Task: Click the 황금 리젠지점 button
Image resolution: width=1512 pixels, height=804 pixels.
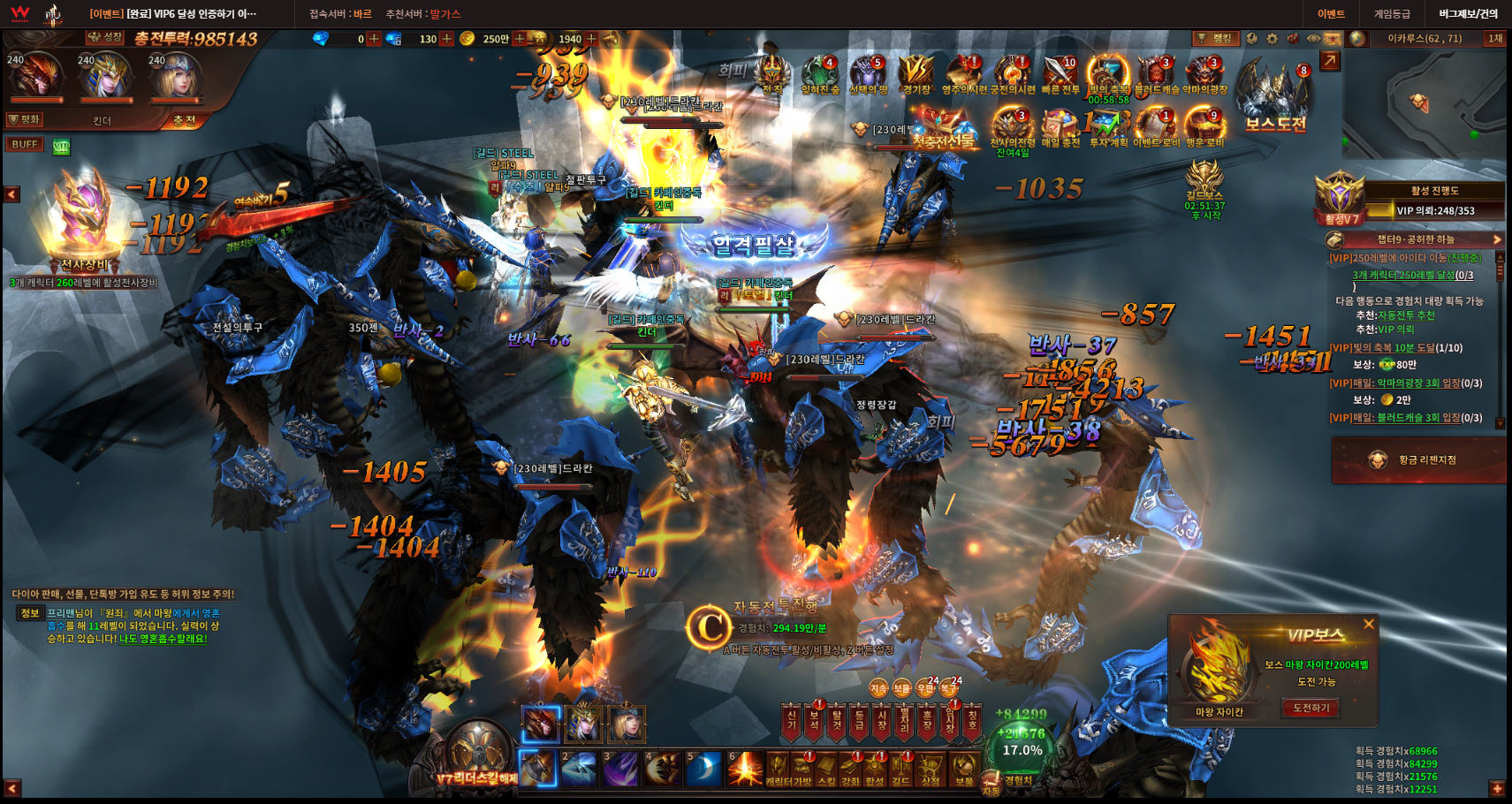Action: [1417, 459]
